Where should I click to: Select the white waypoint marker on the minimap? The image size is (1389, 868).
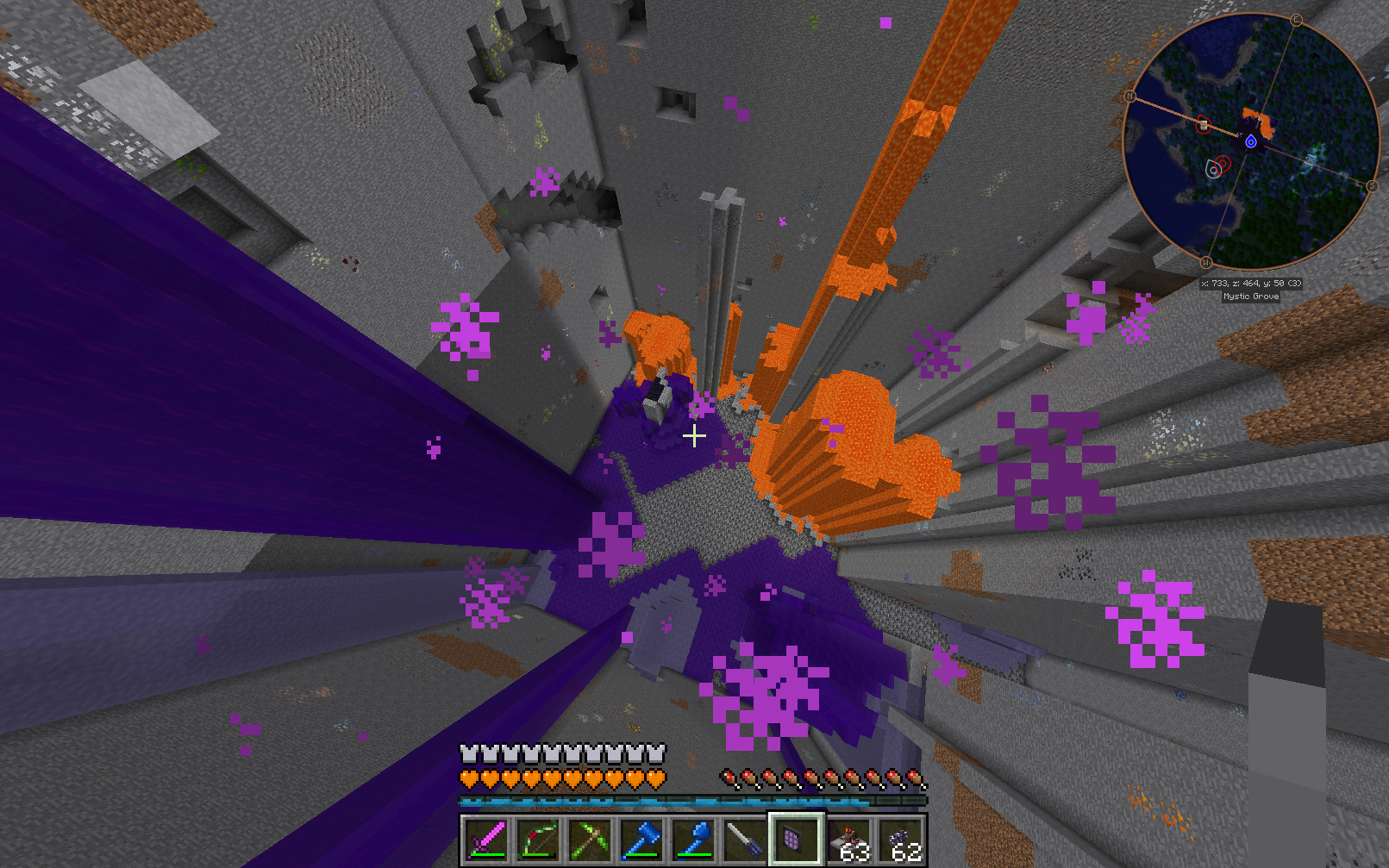coord(1213,170)
